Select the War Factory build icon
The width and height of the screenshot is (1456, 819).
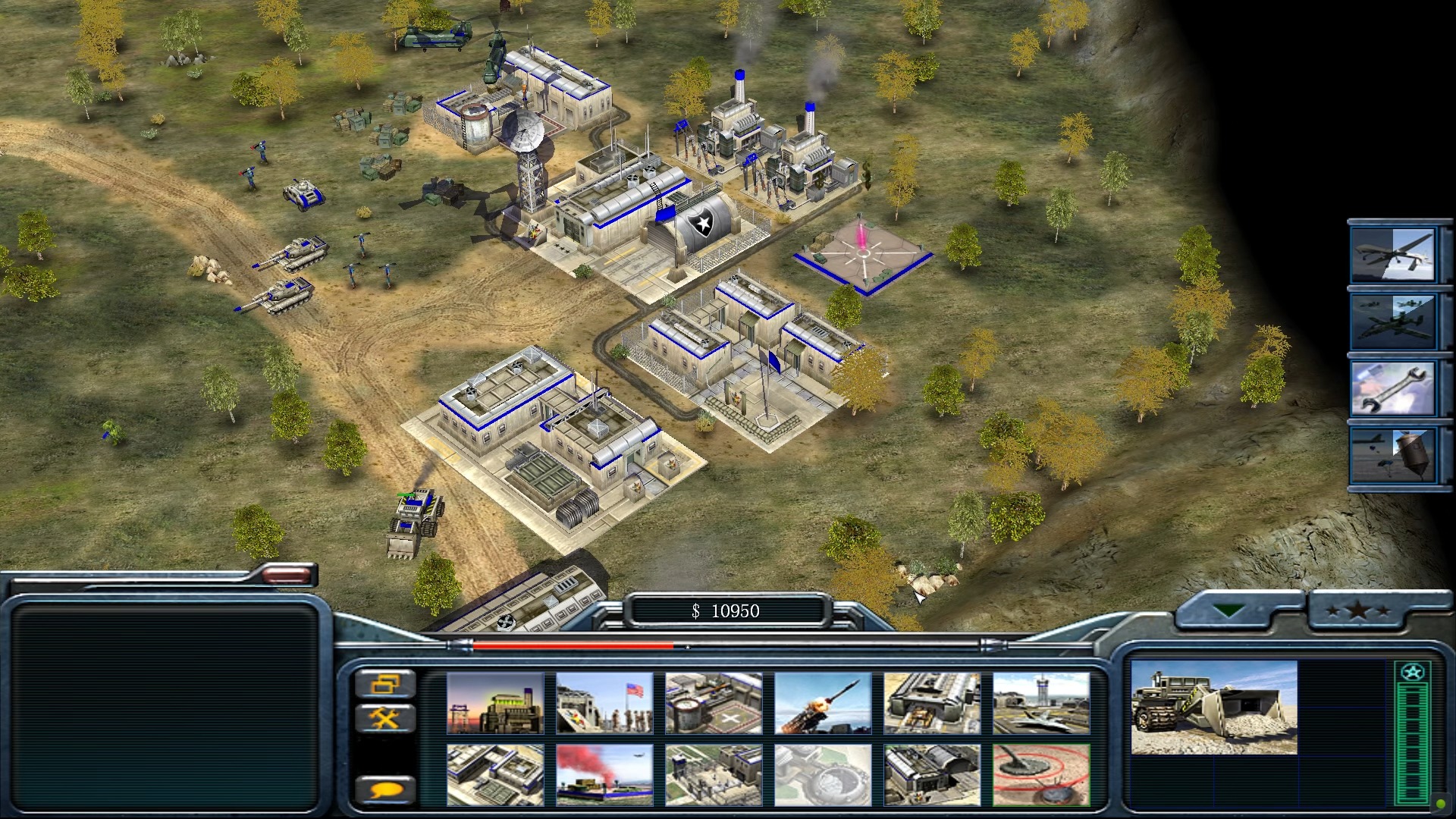pos(932,703)
